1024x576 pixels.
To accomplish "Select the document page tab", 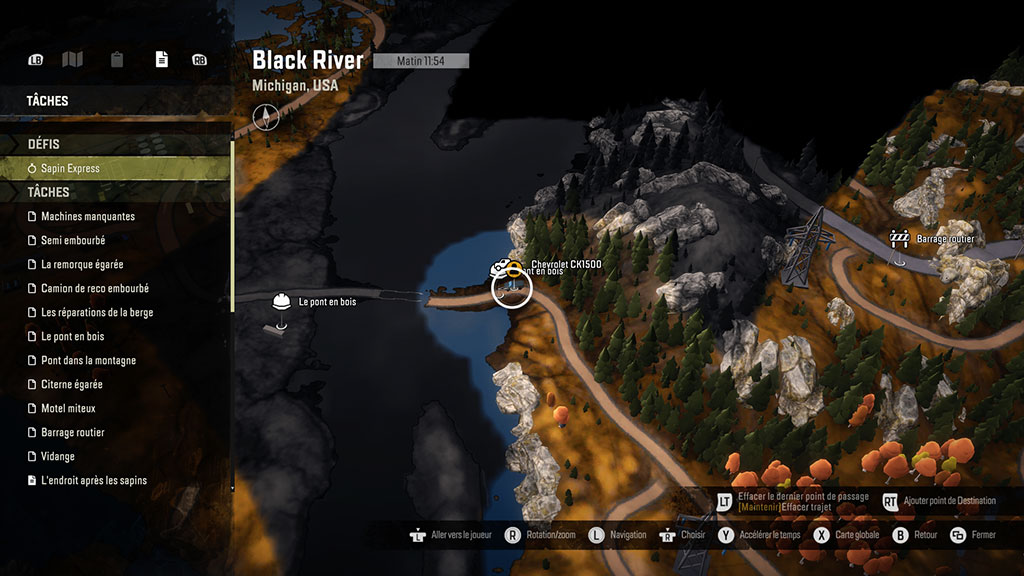I will [x=161, y=60].
